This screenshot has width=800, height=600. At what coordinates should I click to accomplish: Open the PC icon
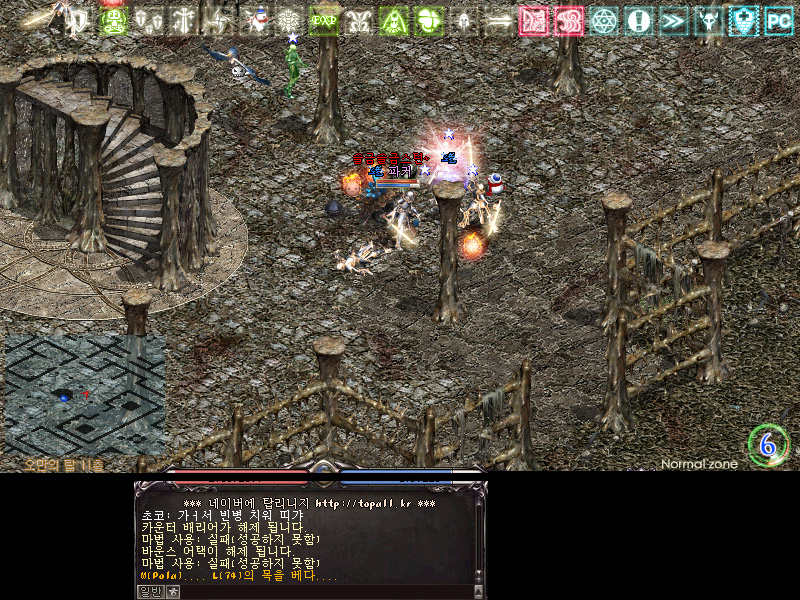tap(778, 20)
